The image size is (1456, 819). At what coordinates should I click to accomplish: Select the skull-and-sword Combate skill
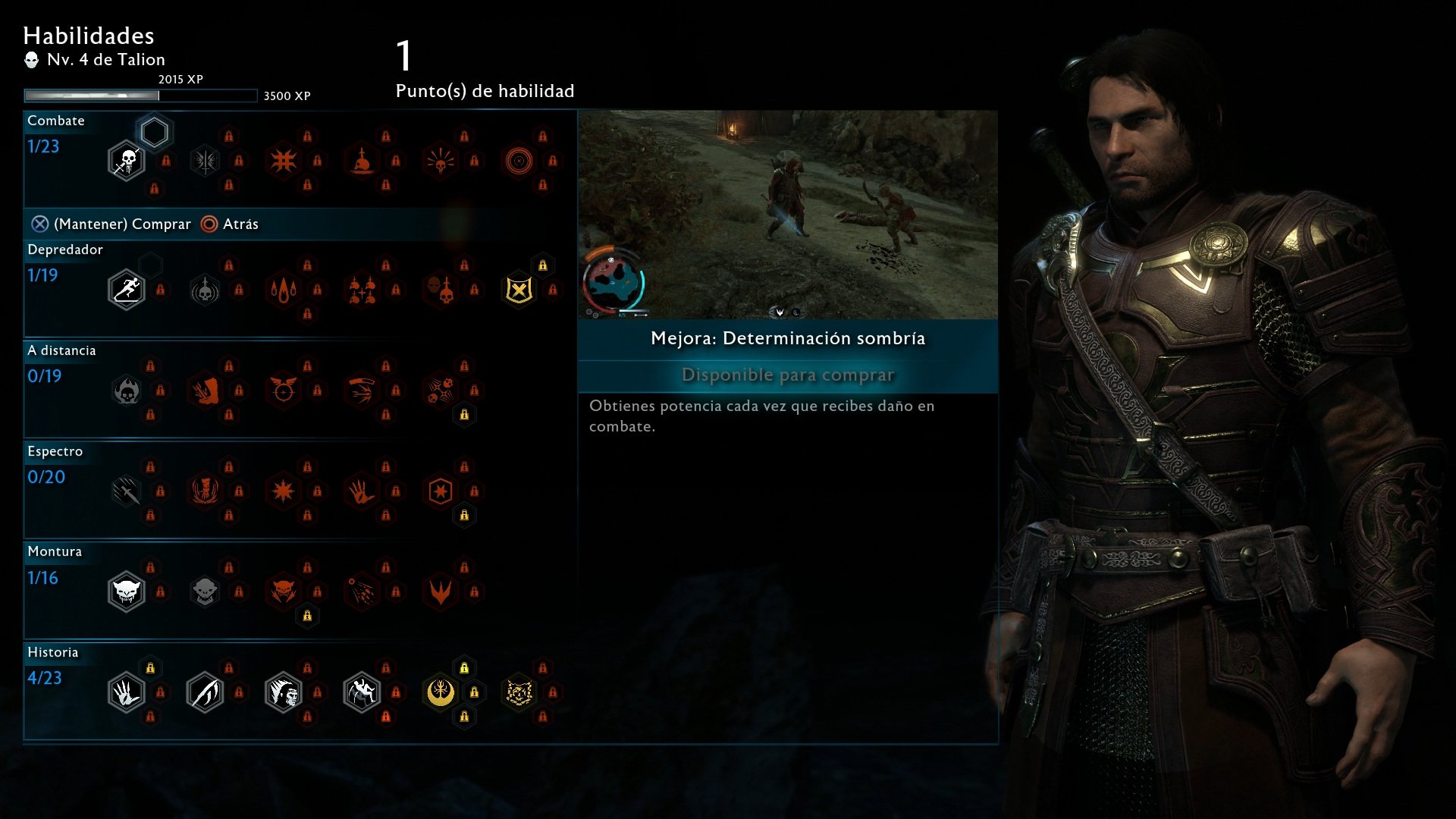(127, 161)
